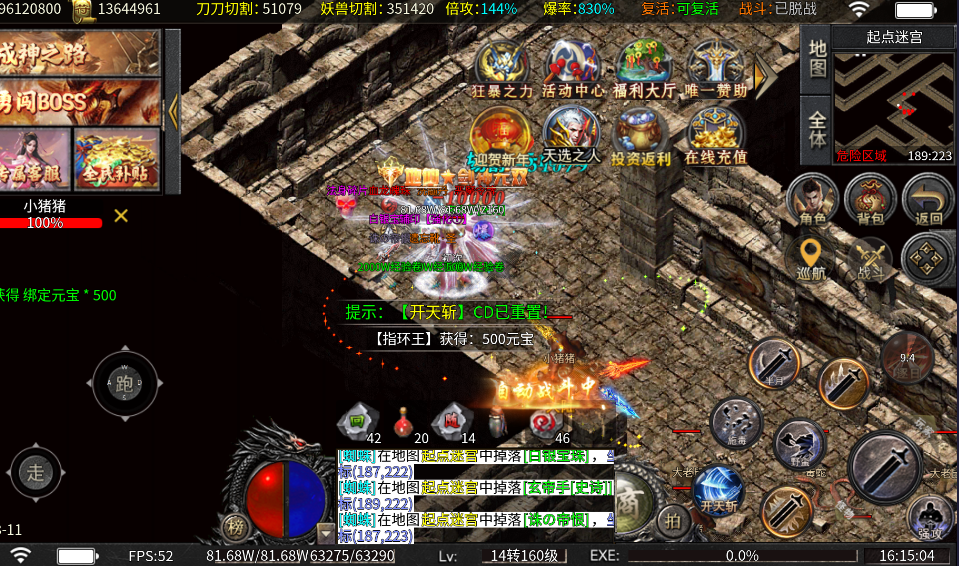Open the 活动中心 activity center
The height and width of the screenshot is (566, 959).
click(x=573, y=68)
